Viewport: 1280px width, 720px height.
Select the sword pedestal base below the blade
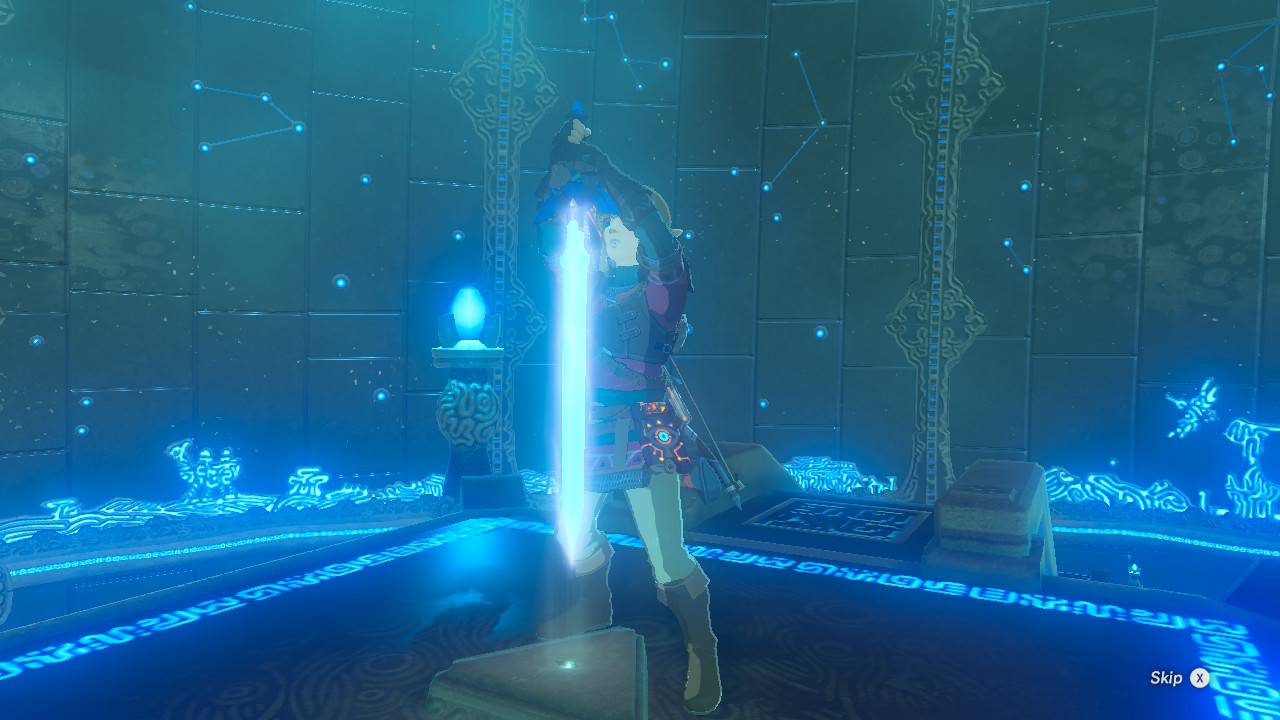click(558, 668)
